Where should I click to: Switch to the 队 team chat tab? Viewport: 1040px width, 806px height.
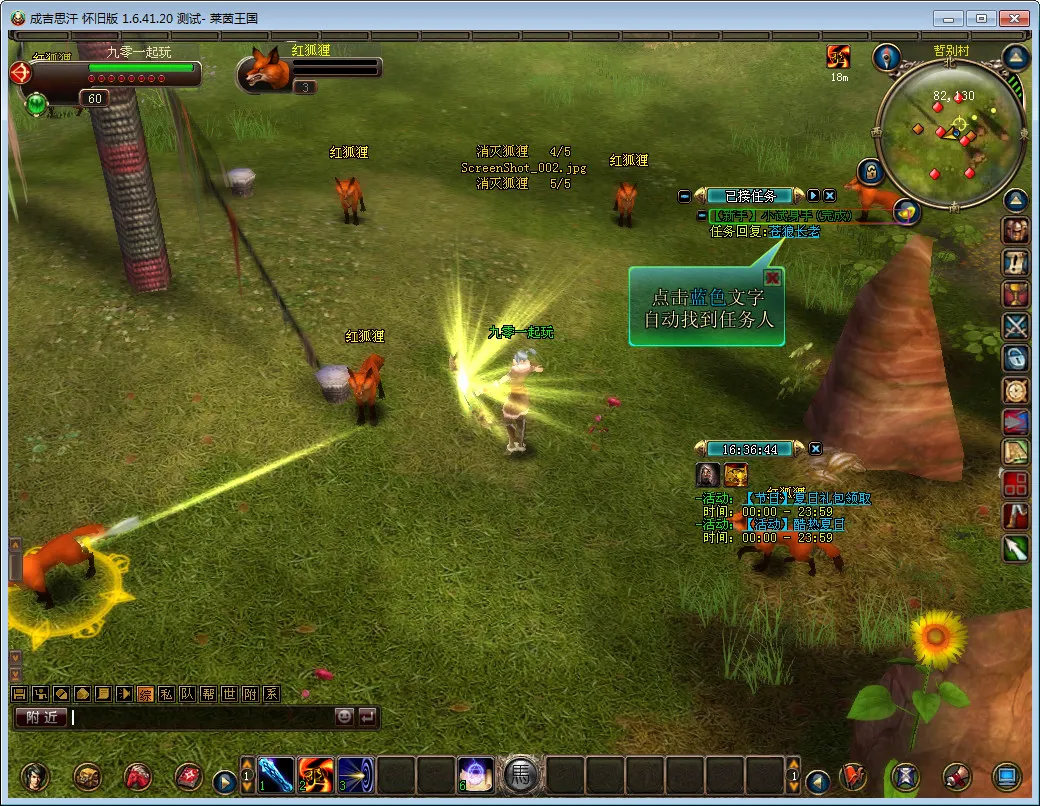click(x=187, y=694)
